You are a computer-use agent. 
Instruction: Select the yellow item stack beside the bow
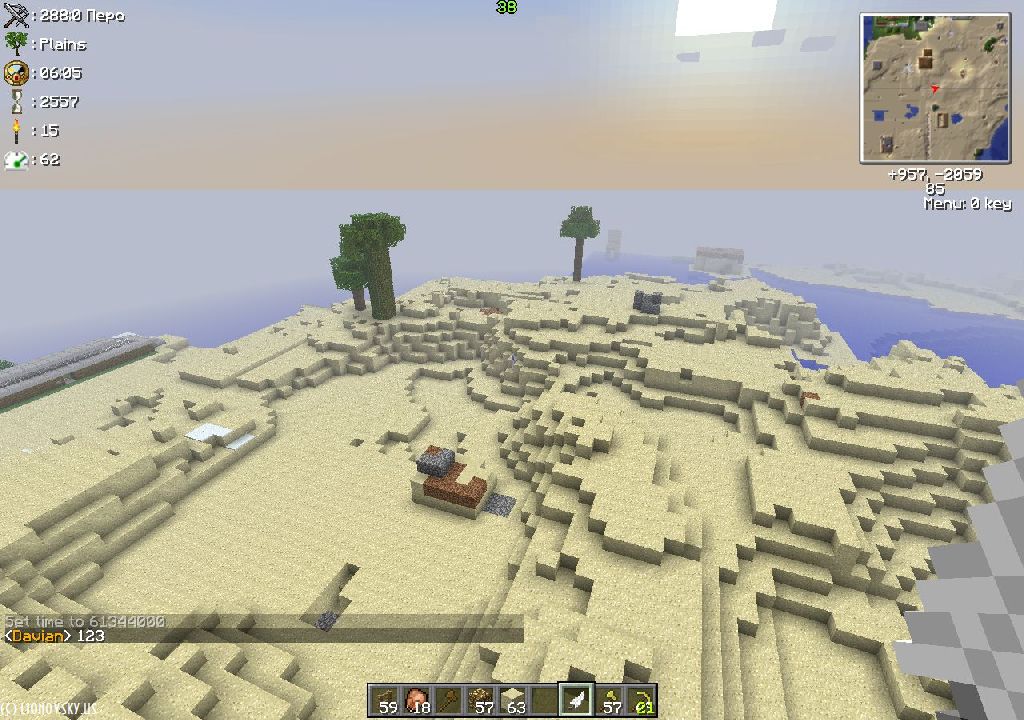pyautogui.click(x=609, y=701)
